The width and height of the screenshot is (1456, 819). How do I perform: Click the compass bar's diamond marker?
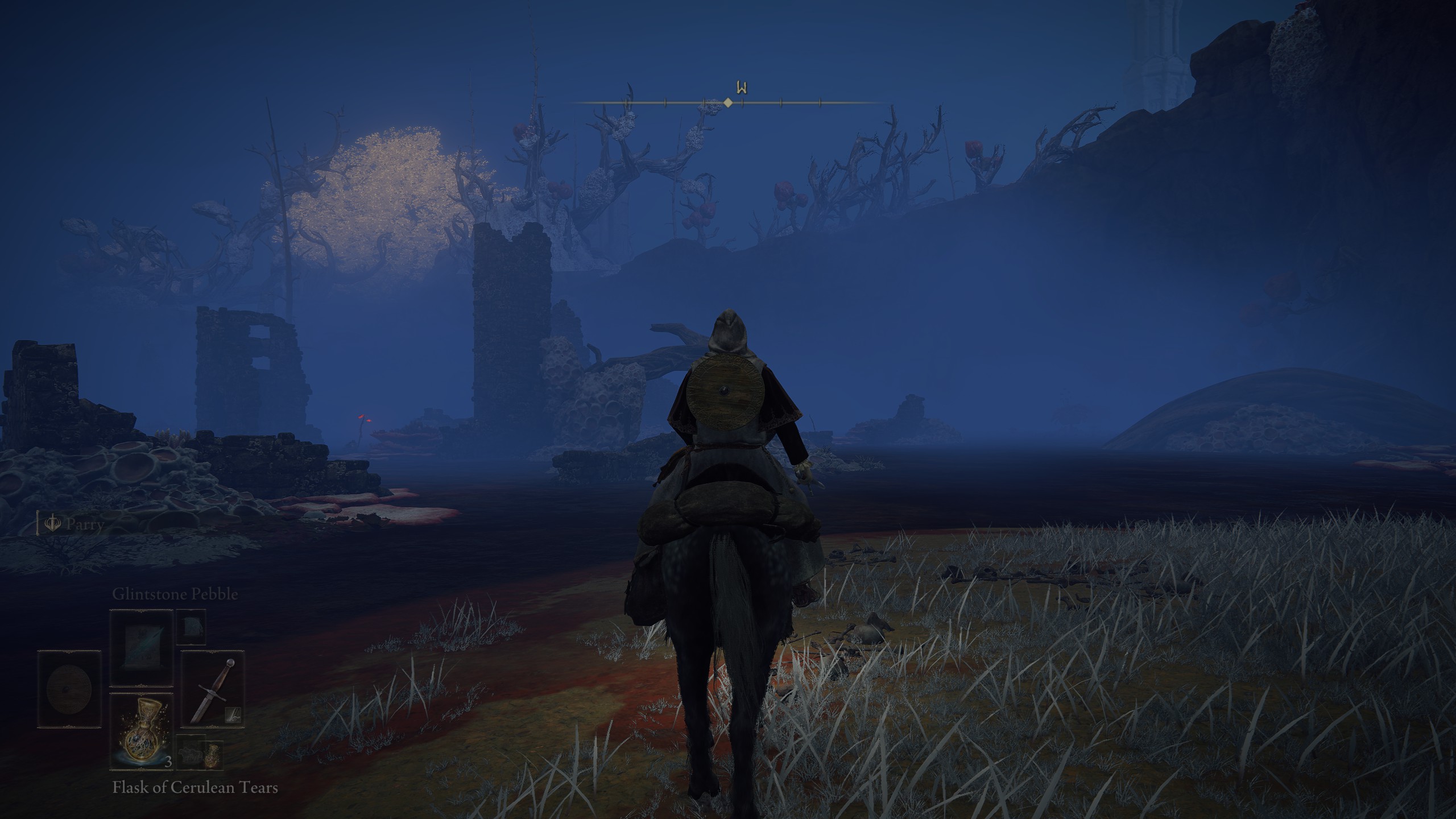(727, 103)
